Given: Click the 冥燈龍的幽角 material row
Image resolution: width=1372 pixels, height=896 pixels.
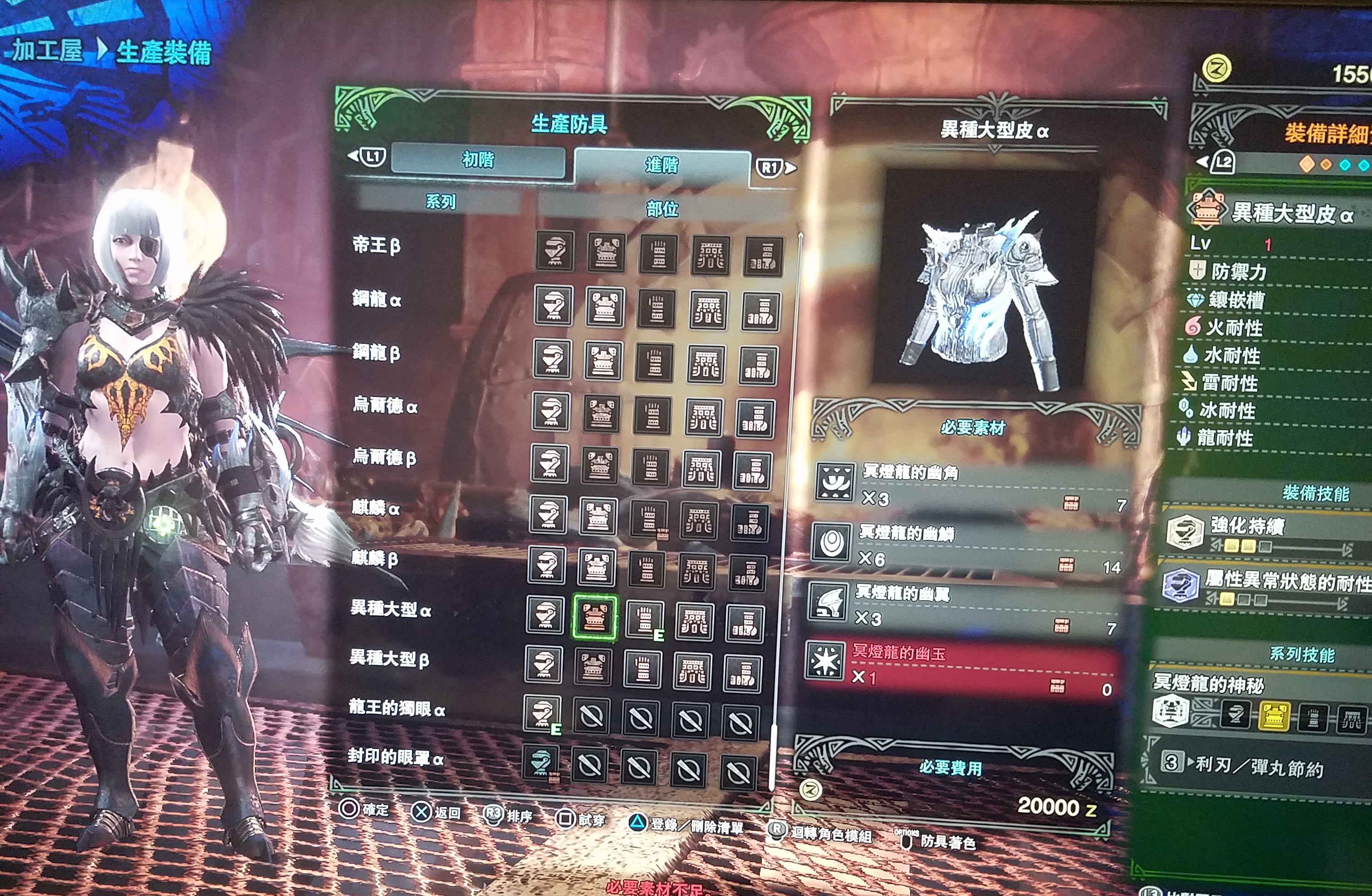Looking at the screenshot, I should click(x=971, y=485).
